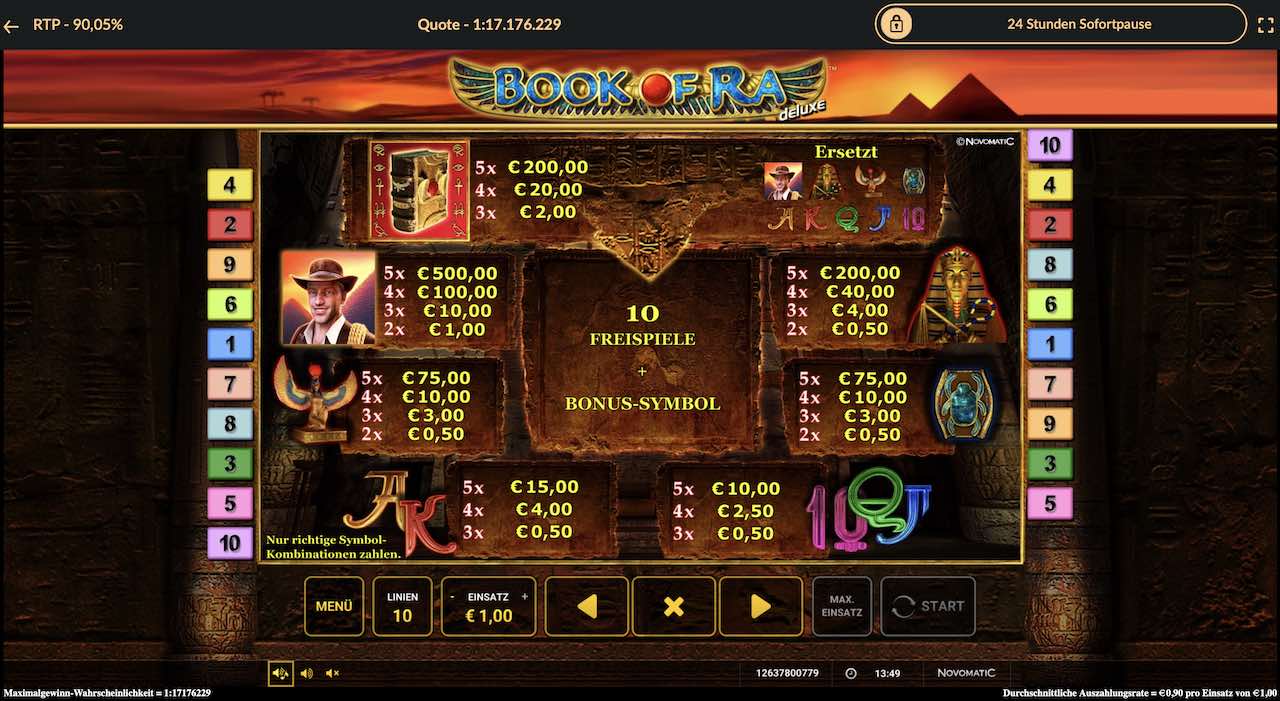Hit the START spin button
This screenshot has height=701, width=1280.
(928, 606)
